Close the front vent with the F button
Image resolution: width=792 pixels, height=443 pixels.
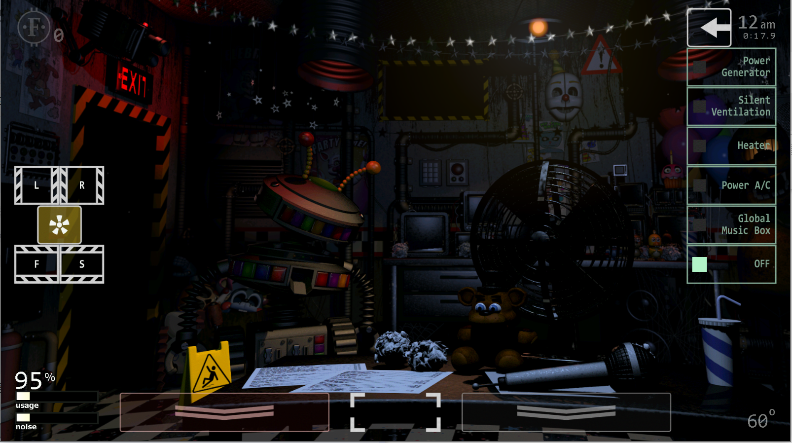[37, 264]
